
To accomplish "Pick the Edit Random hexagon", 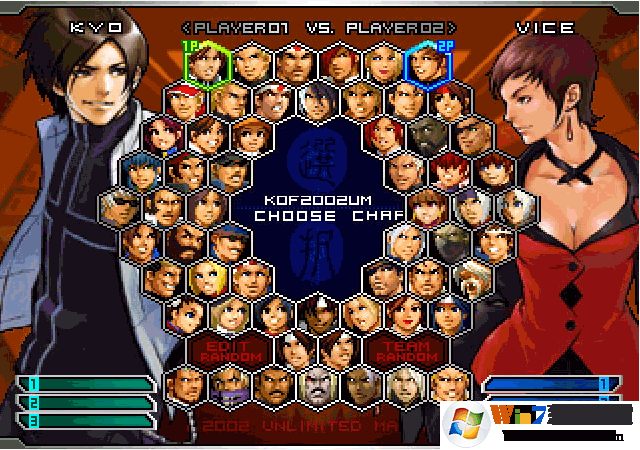I will (216, 350).
